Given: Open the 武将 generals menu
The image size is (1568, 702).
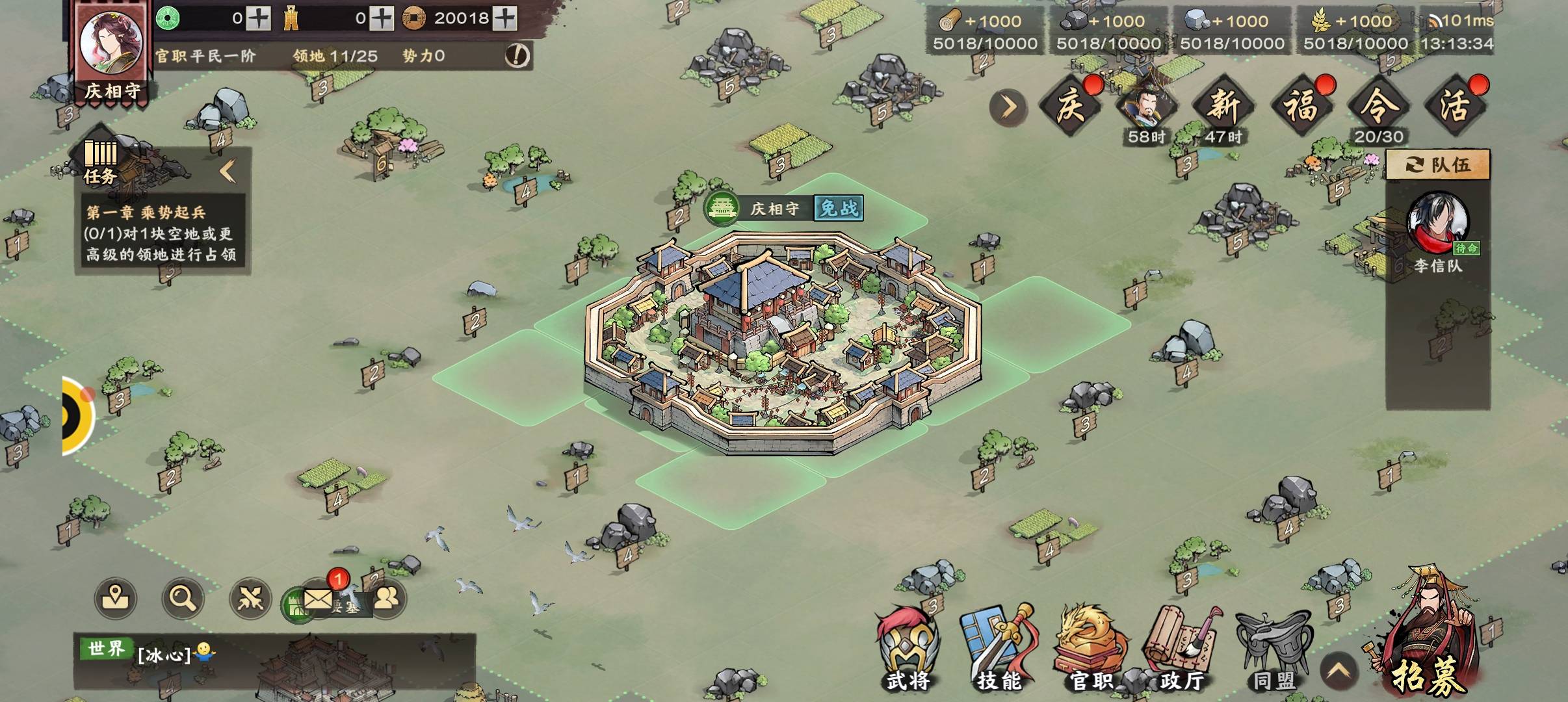Looking at the screenshot, I should (908, 649).
